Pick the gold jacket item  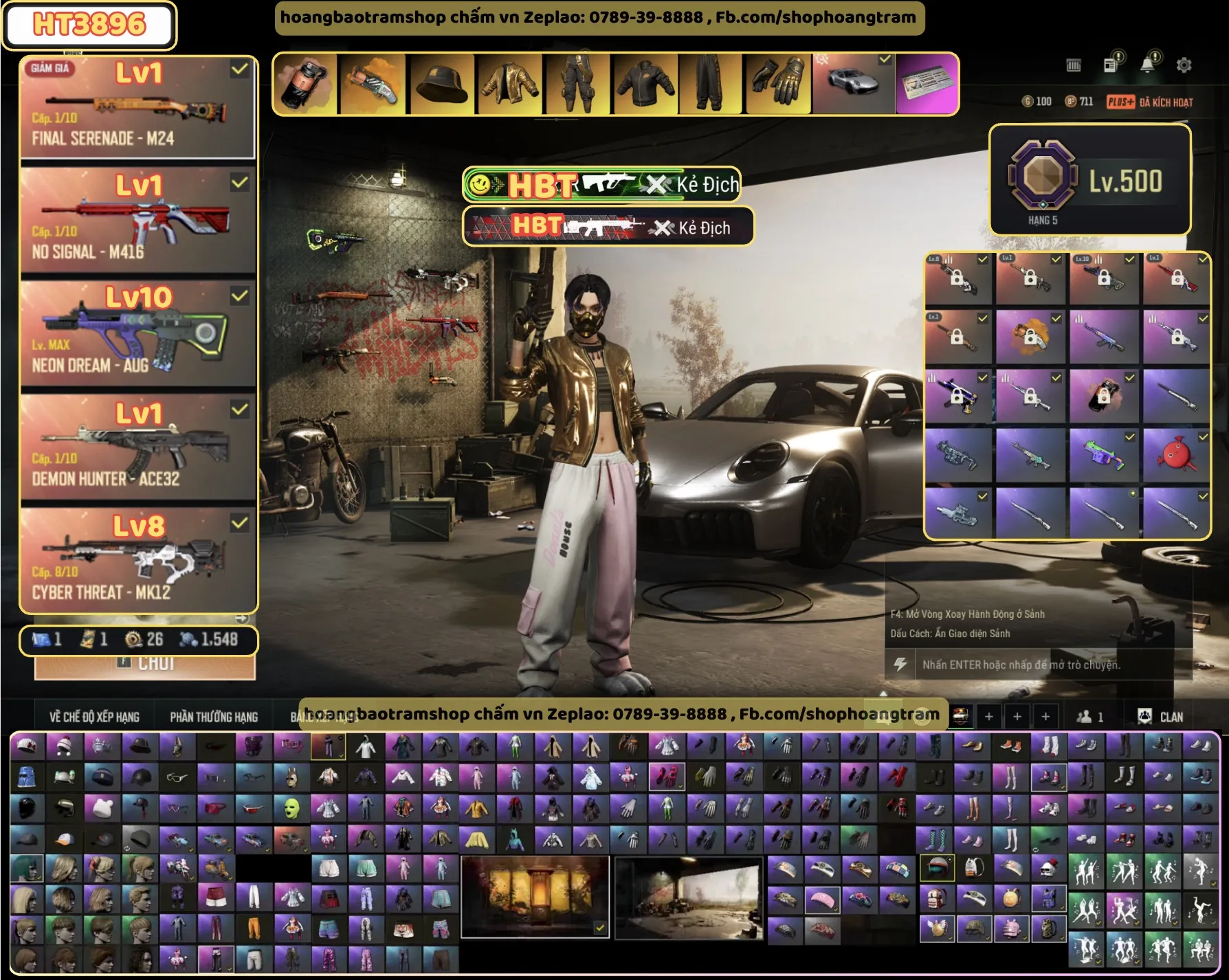pos(509,85)
